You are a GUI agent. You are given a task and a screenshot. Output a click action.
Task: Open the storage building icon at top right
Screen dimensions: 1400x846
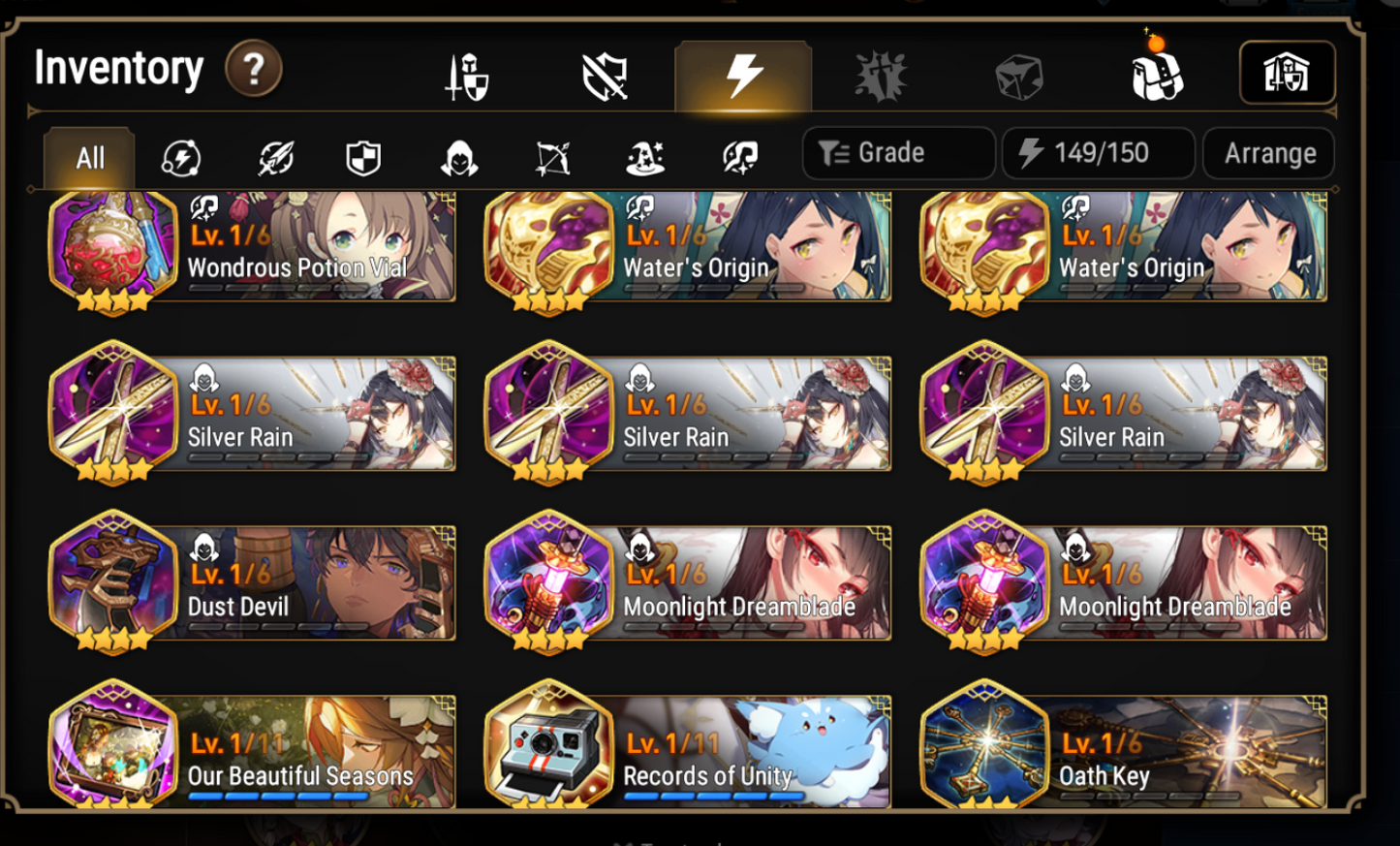(1288, 71)
